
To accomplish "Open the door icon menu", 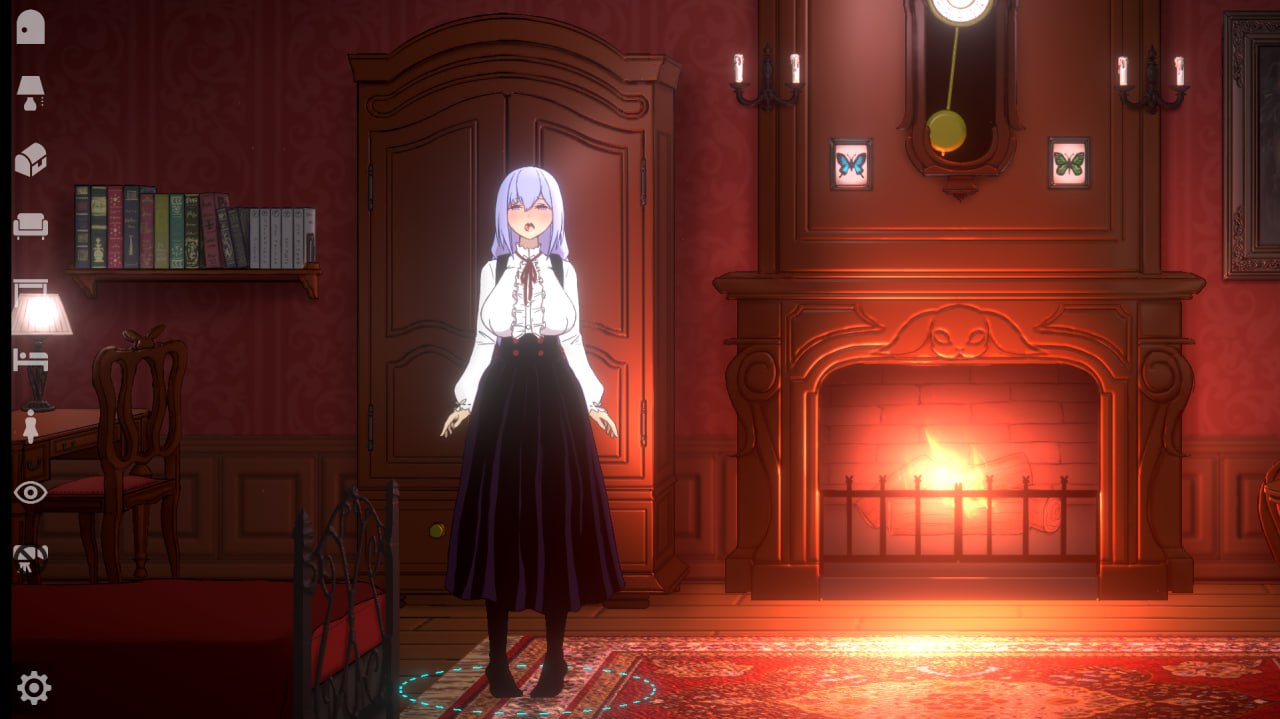I will point(30,27).
